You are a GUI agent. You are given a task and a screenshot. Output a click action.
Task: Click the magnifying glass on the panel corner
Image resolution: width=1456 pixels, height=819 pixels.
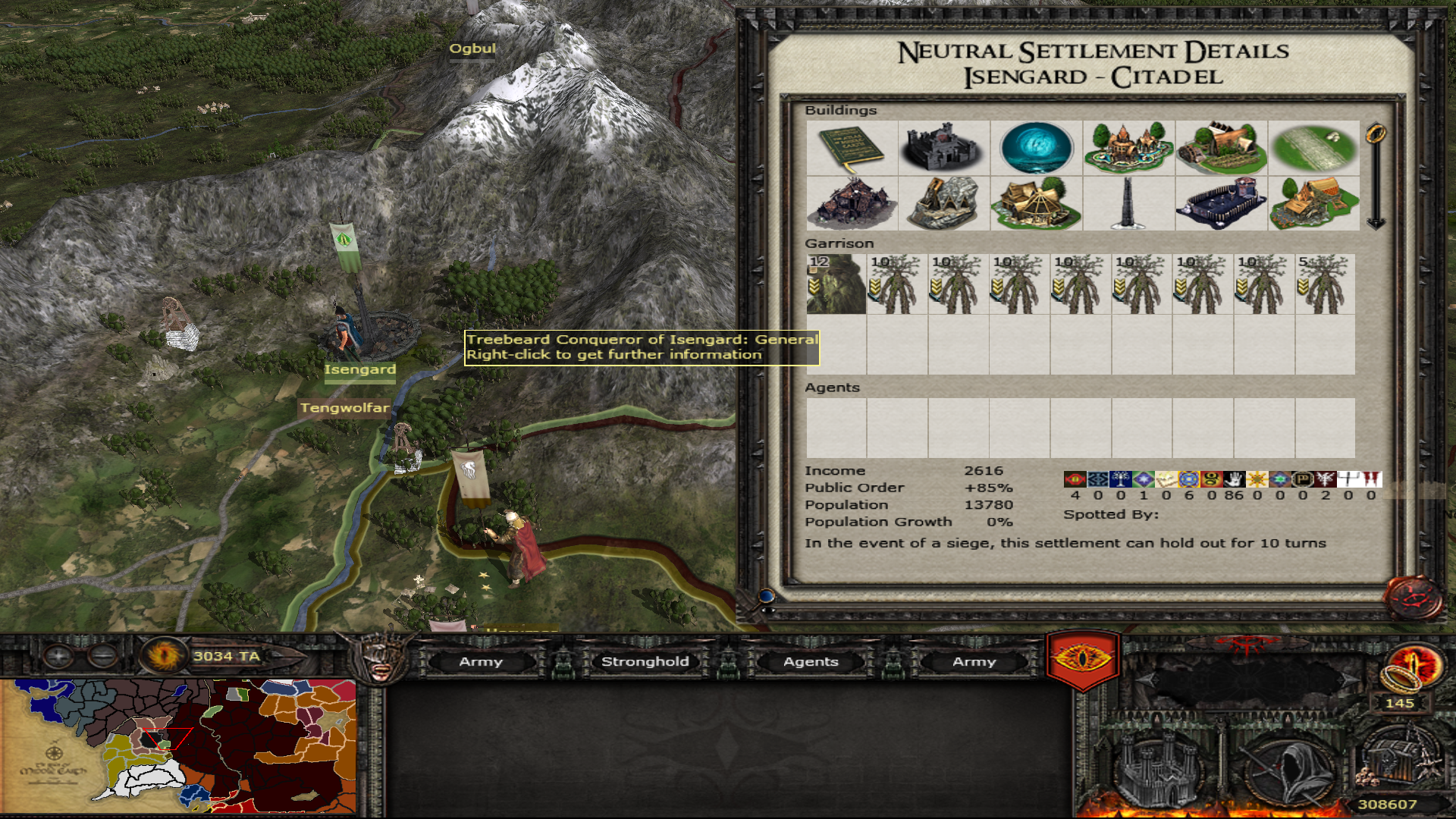[x=767, y=596]
